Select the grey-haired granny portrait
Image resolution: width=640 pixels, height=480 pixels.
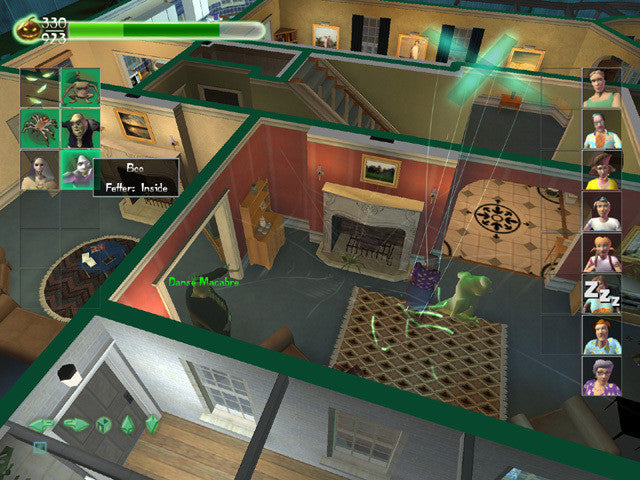click(602, 376)
